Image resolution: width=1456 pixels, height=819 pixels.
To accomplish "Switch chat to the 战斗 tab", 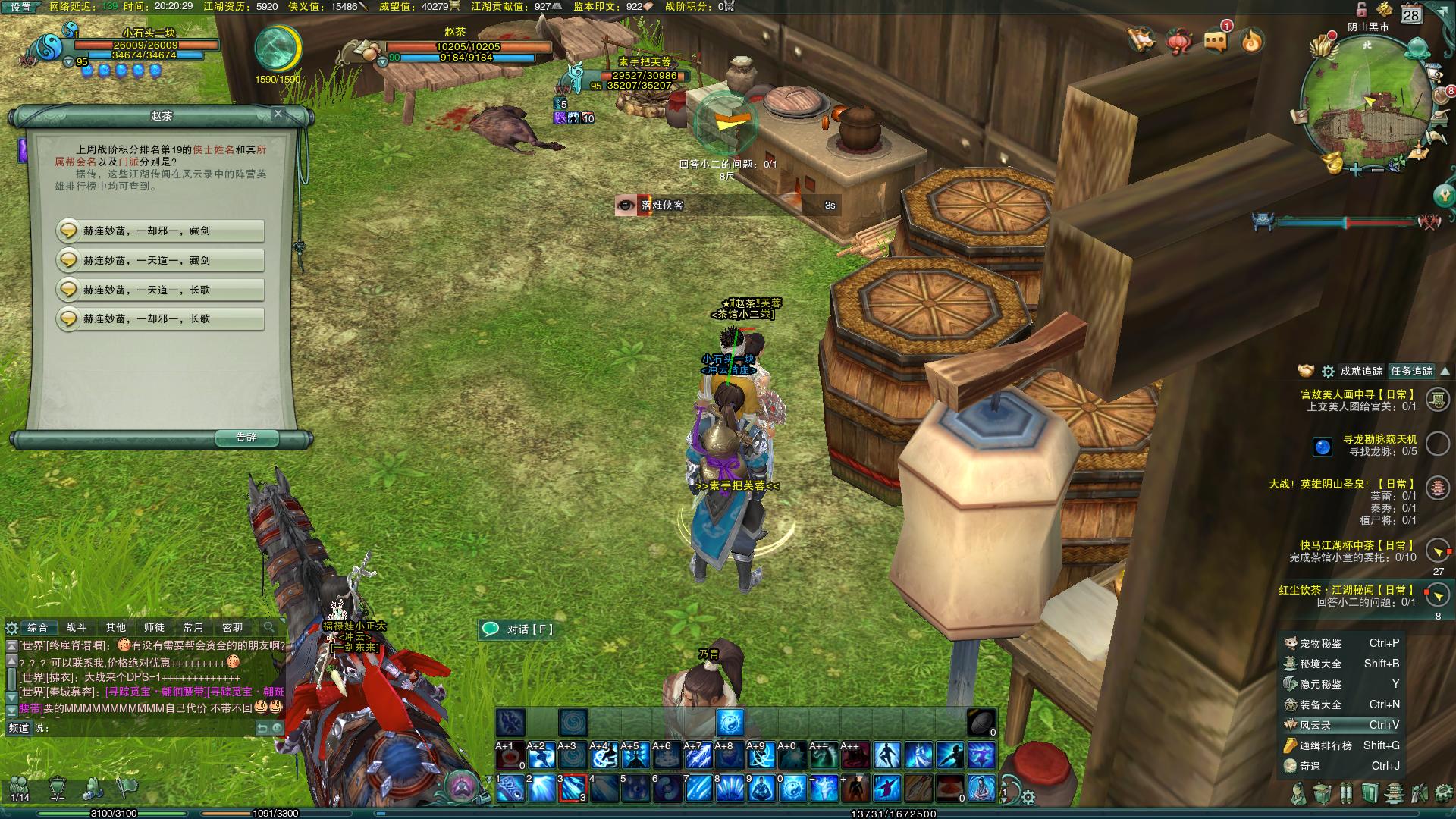I will 77,628.
